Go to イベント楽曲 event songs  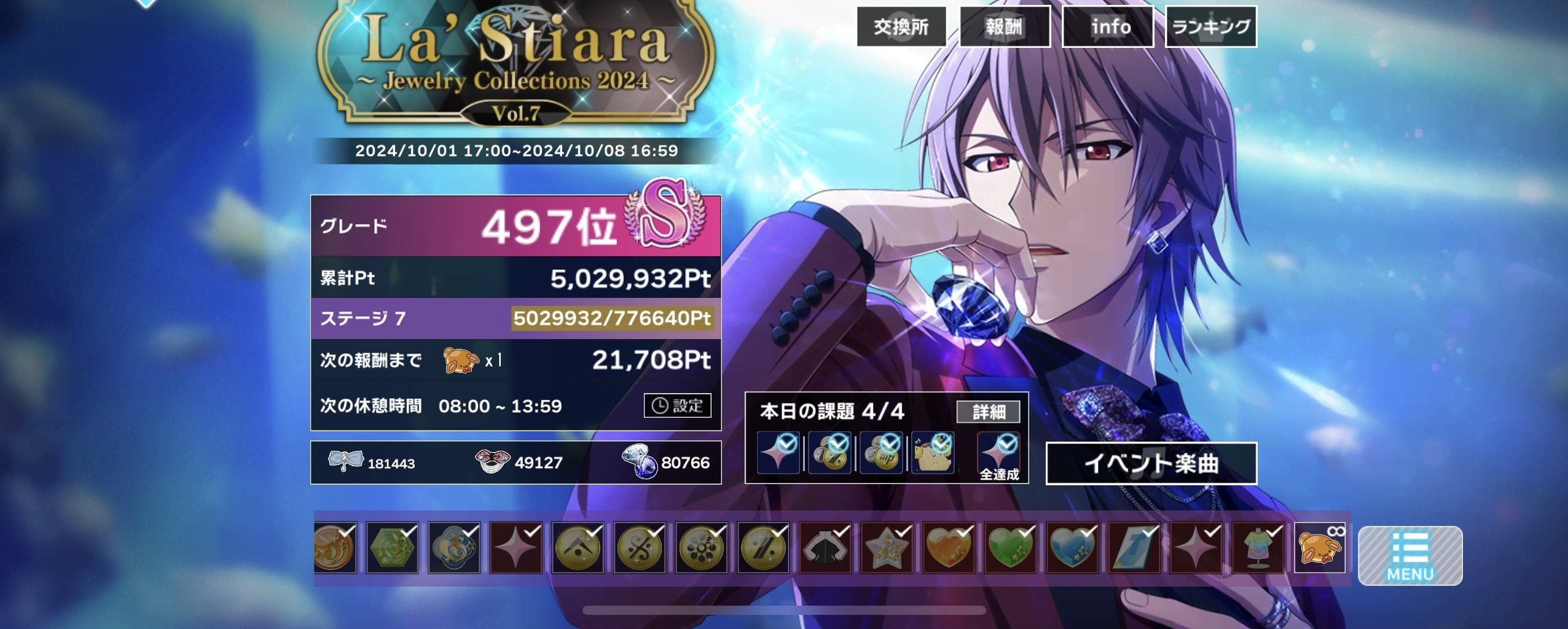1151,463
